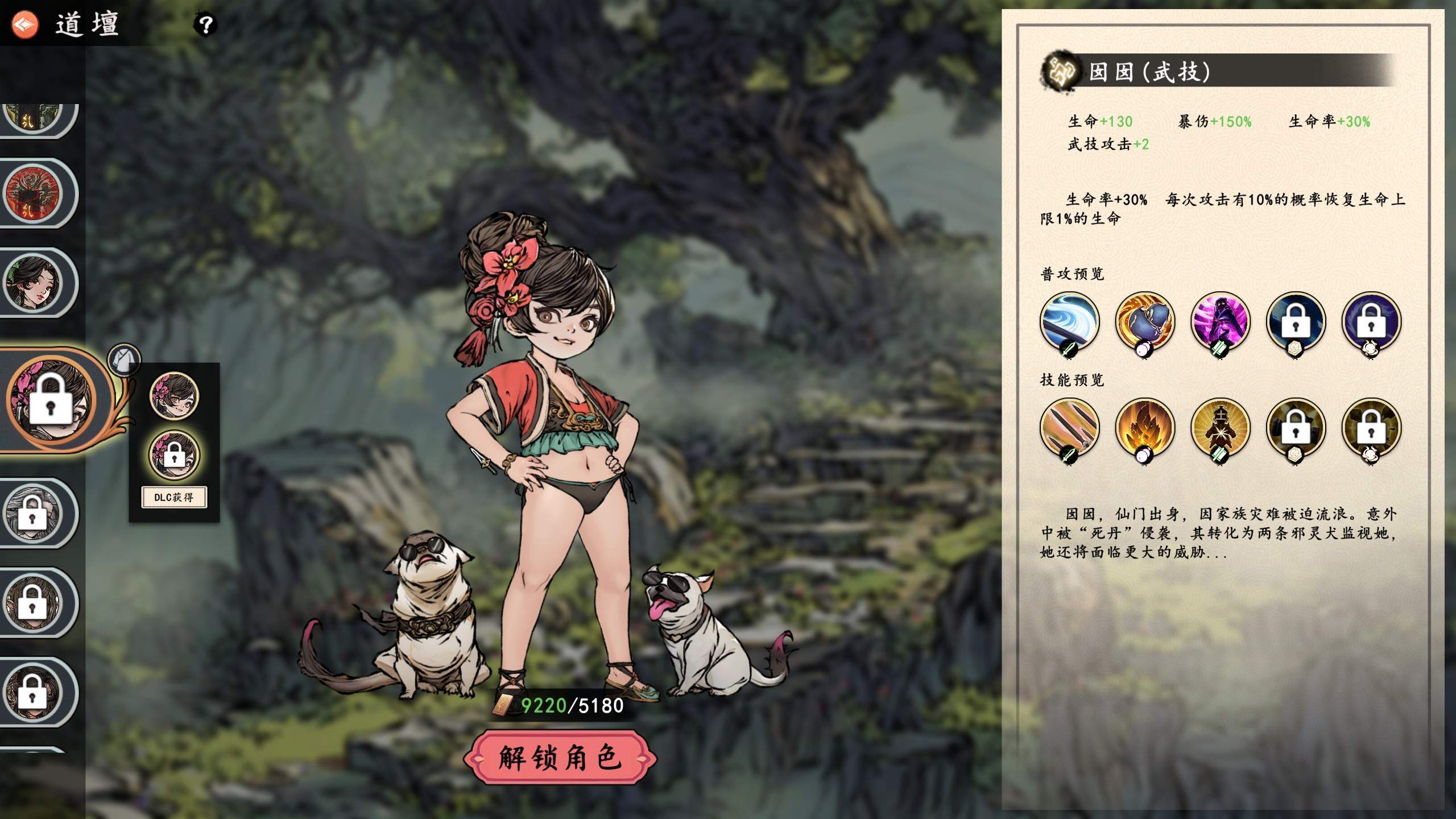Screen dimensions: 1456x819
Task: Pick the dark-haired woman character portrait
Action: 33,283
